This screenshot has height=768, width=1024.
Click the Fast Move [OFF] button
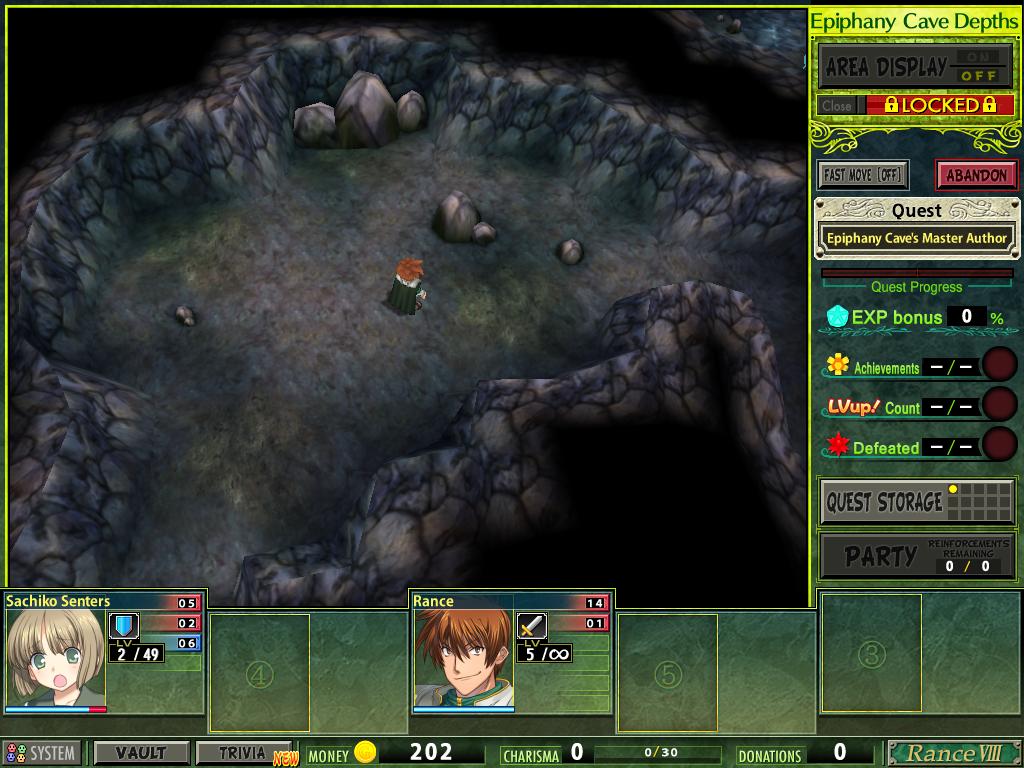pos(862,175)
